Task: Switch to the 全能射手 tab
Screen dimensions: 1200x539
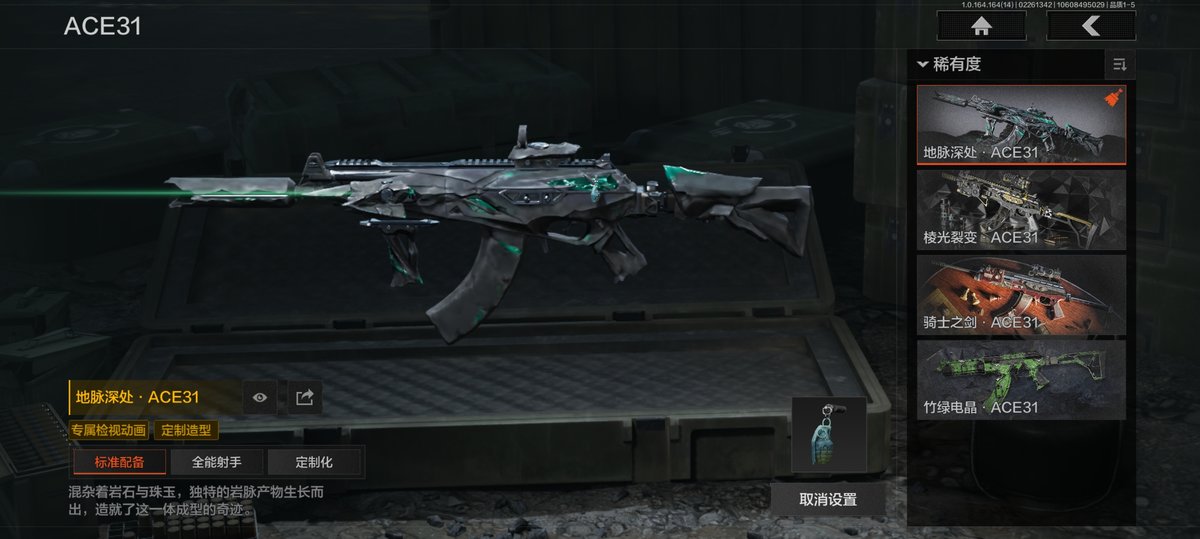Action: pyautogui.click(x=216, y=462)
